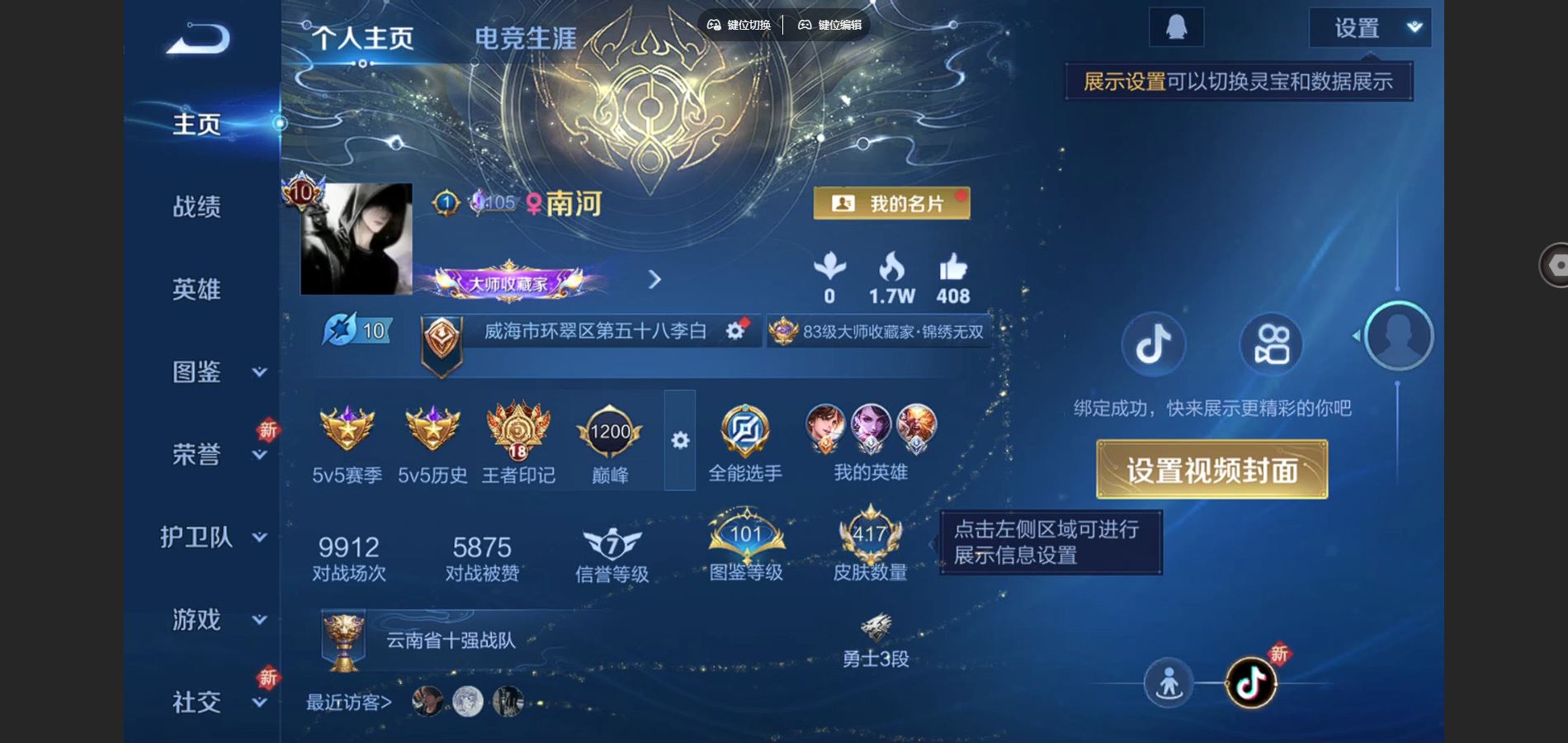Click the 勇士3段 wolf emblem
The width and height of the screenshot is (1568, 743).
click(878, 629)
